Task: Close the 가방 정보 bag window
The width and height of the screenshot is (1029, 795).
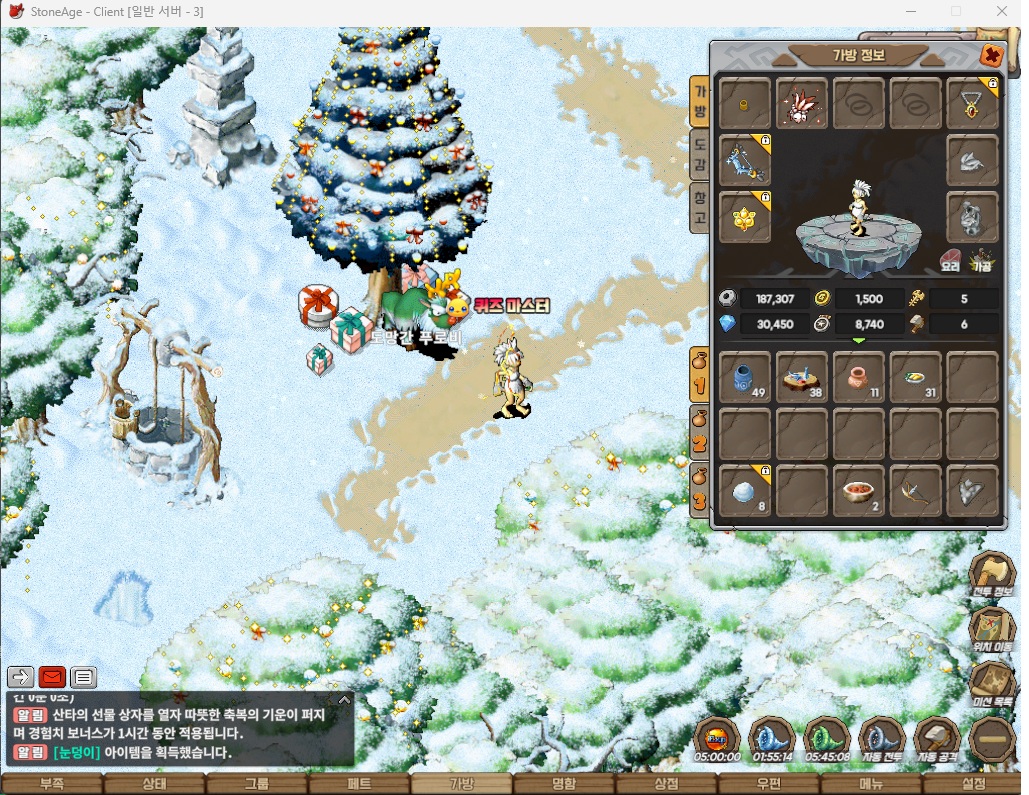Action: pyautogui.click(x=991, y=56)
